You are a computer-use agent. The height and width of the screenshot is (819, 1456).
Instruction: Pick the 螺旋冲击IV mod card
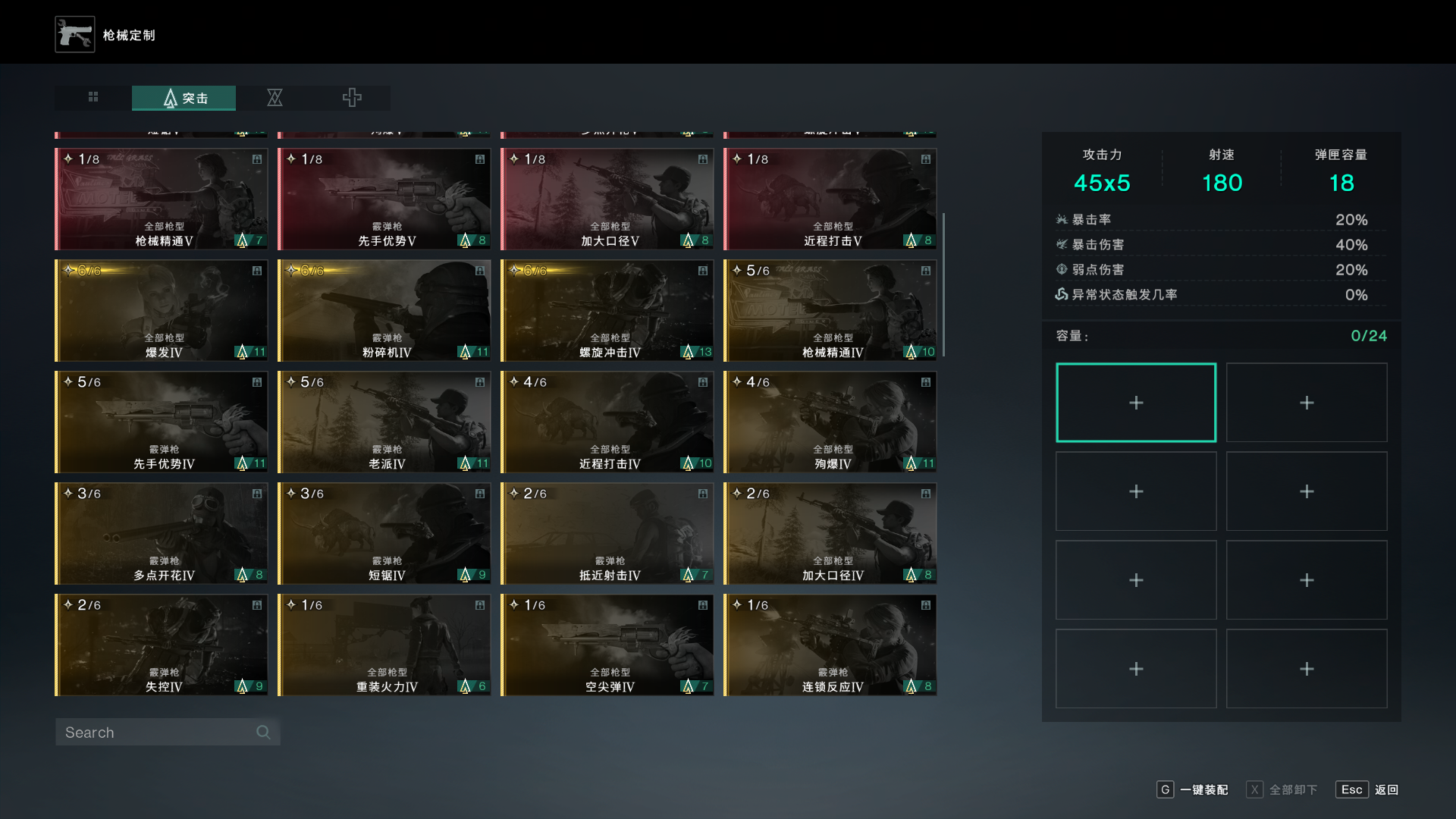coord(607,311)
